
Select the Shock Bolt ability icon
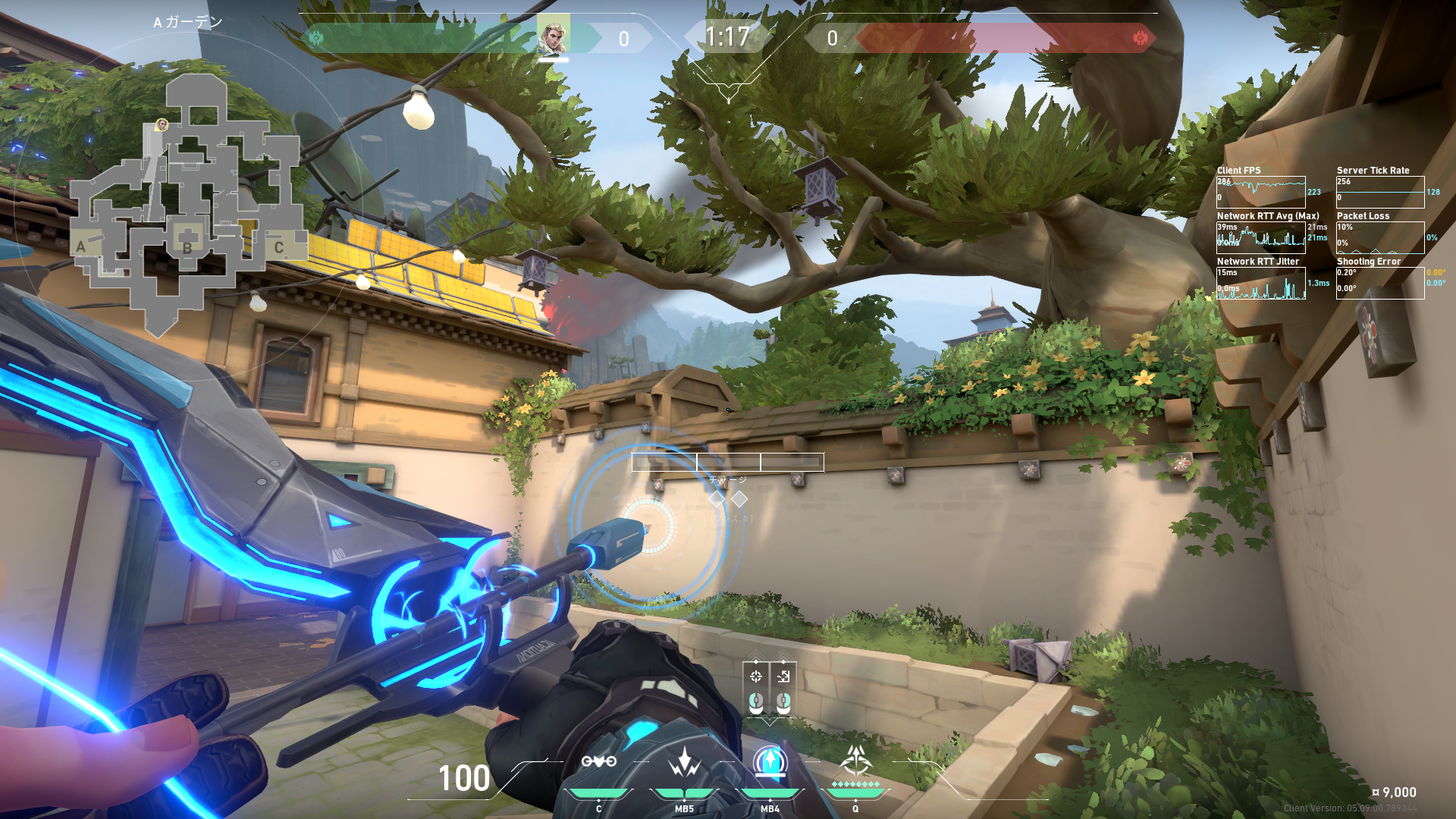(684, 762)
